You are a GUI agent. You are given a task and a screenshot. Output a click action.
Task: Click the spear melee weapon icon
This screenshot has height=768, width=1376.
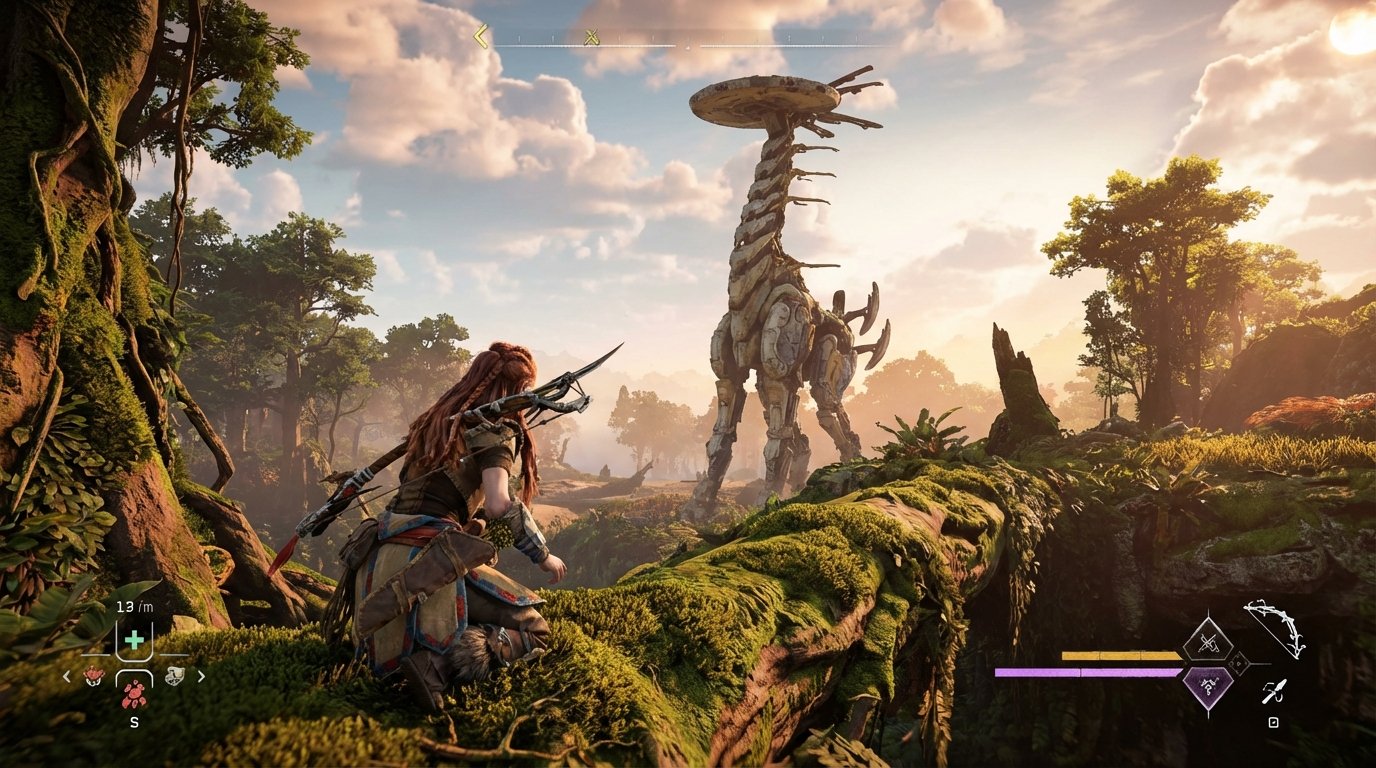1274,691
